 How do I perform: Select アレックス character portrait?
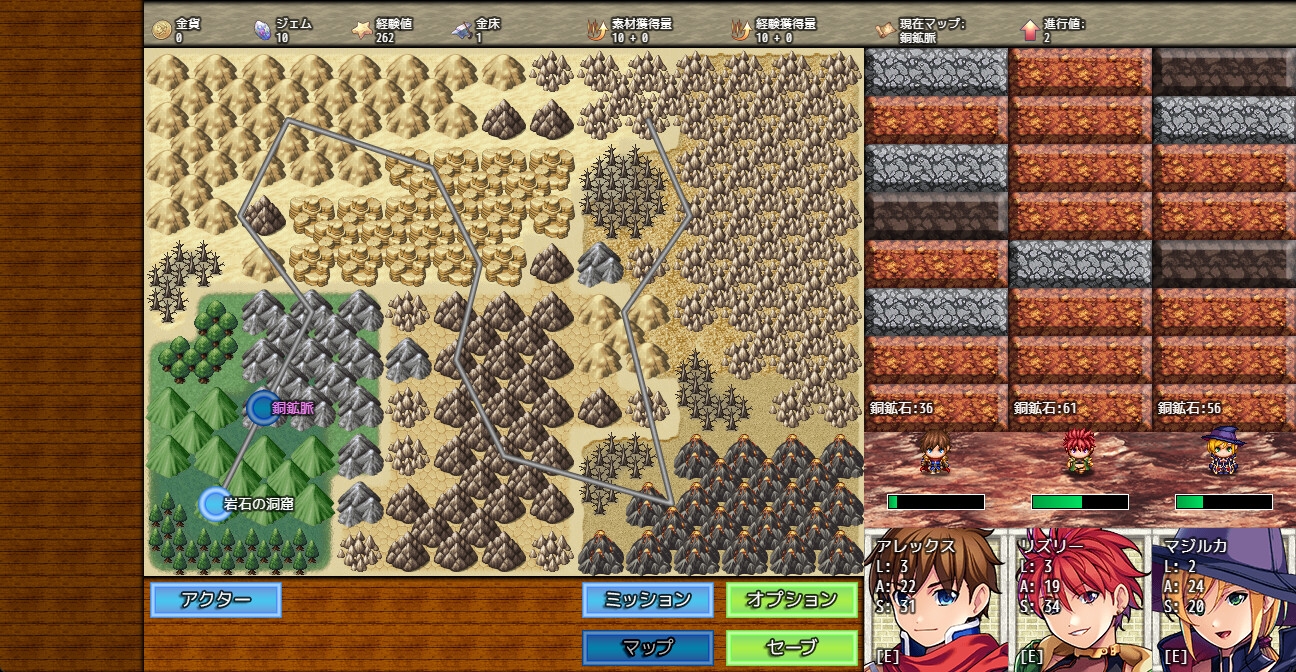(x=936, y=600)
